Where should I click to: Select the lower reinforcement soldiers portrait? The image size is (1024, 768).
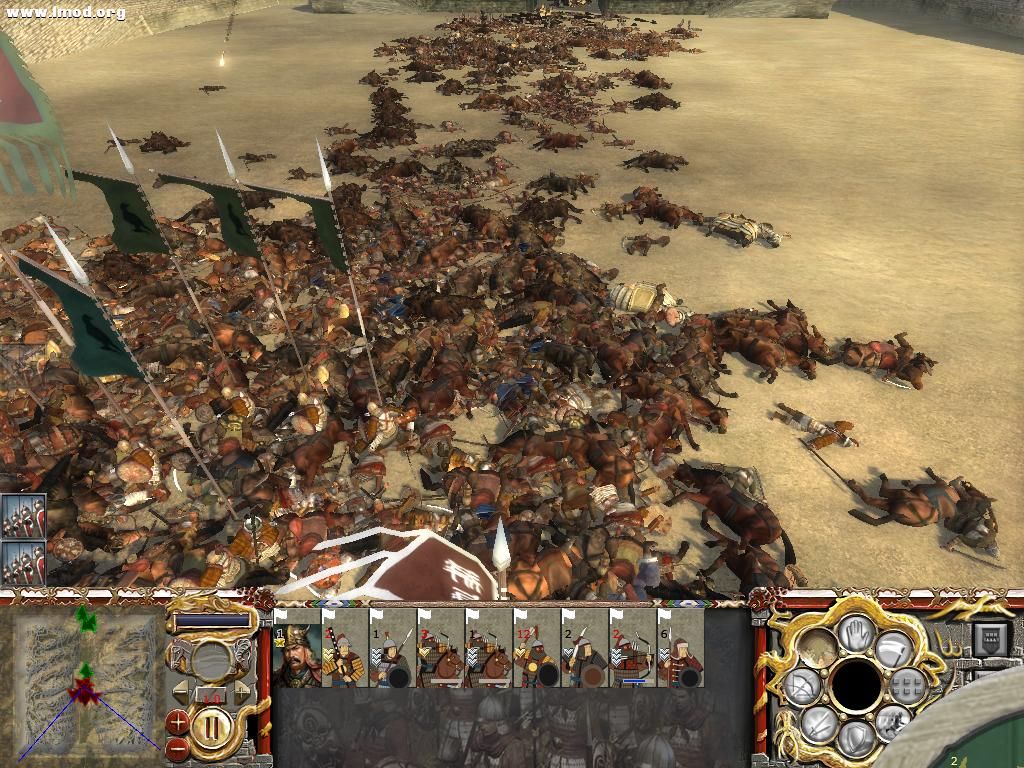click(23, 563)
